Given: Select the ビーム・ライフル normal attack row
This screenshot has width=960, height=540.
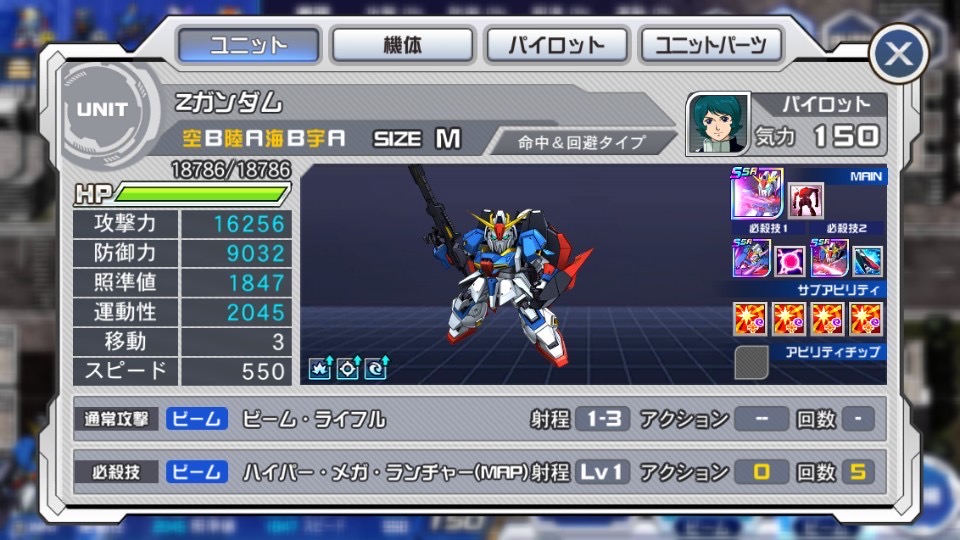Looking at the screenshot, I should pos(480,419).
